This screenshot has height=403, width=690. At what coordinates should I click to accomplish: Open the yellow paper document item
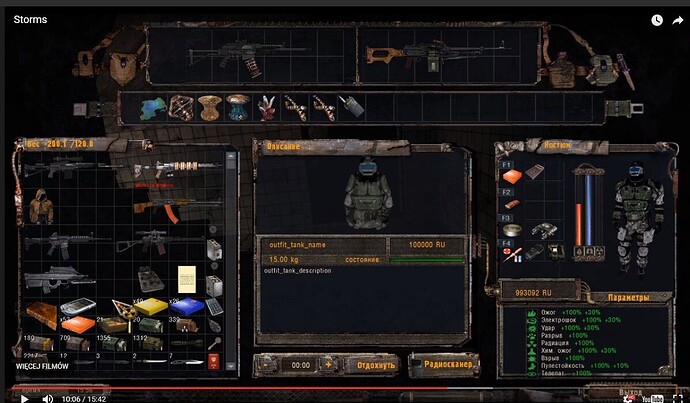(184, 277)
